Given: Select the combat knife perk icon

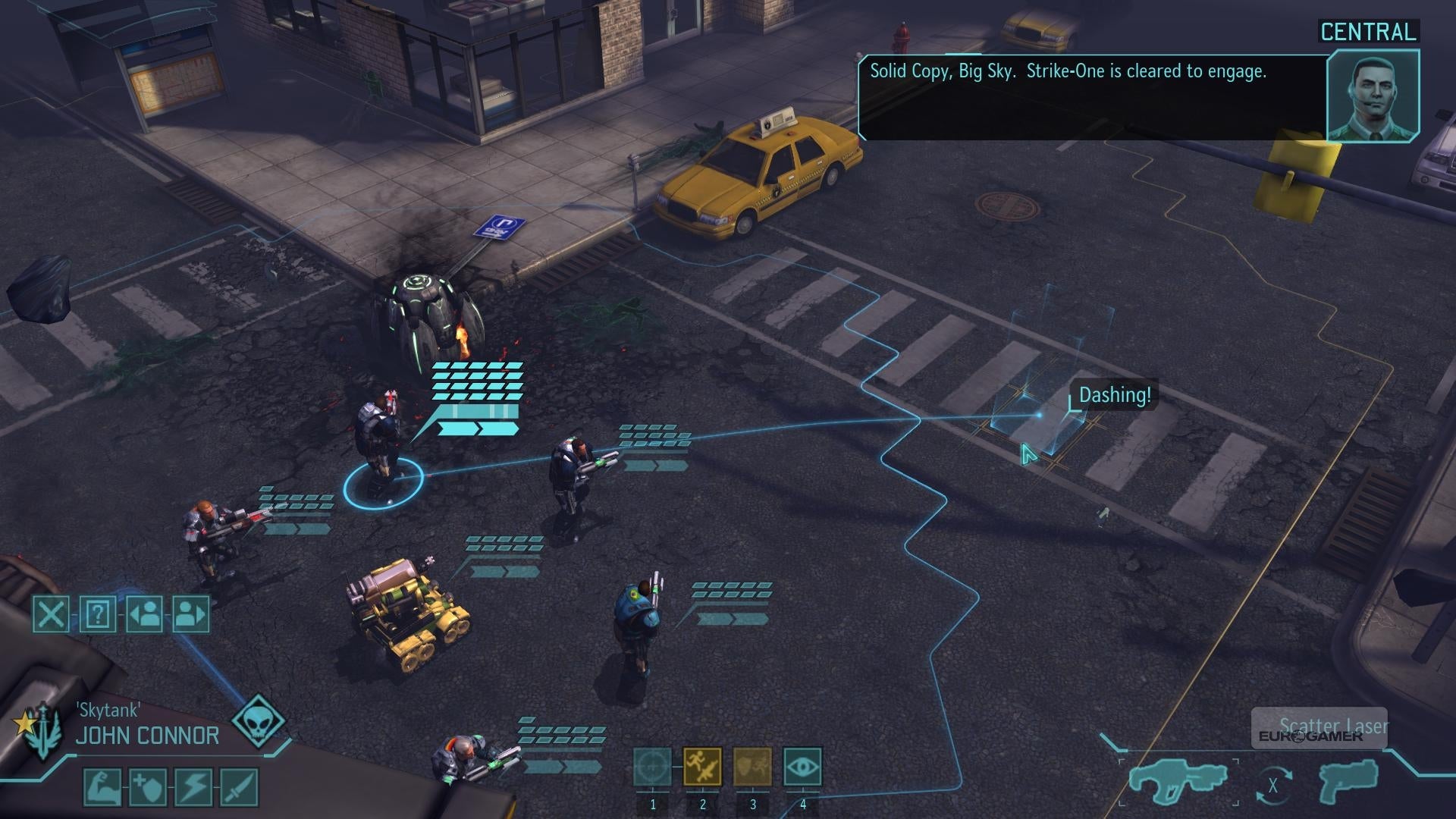Looking at the screenshot, I should (x=239, y=787).
